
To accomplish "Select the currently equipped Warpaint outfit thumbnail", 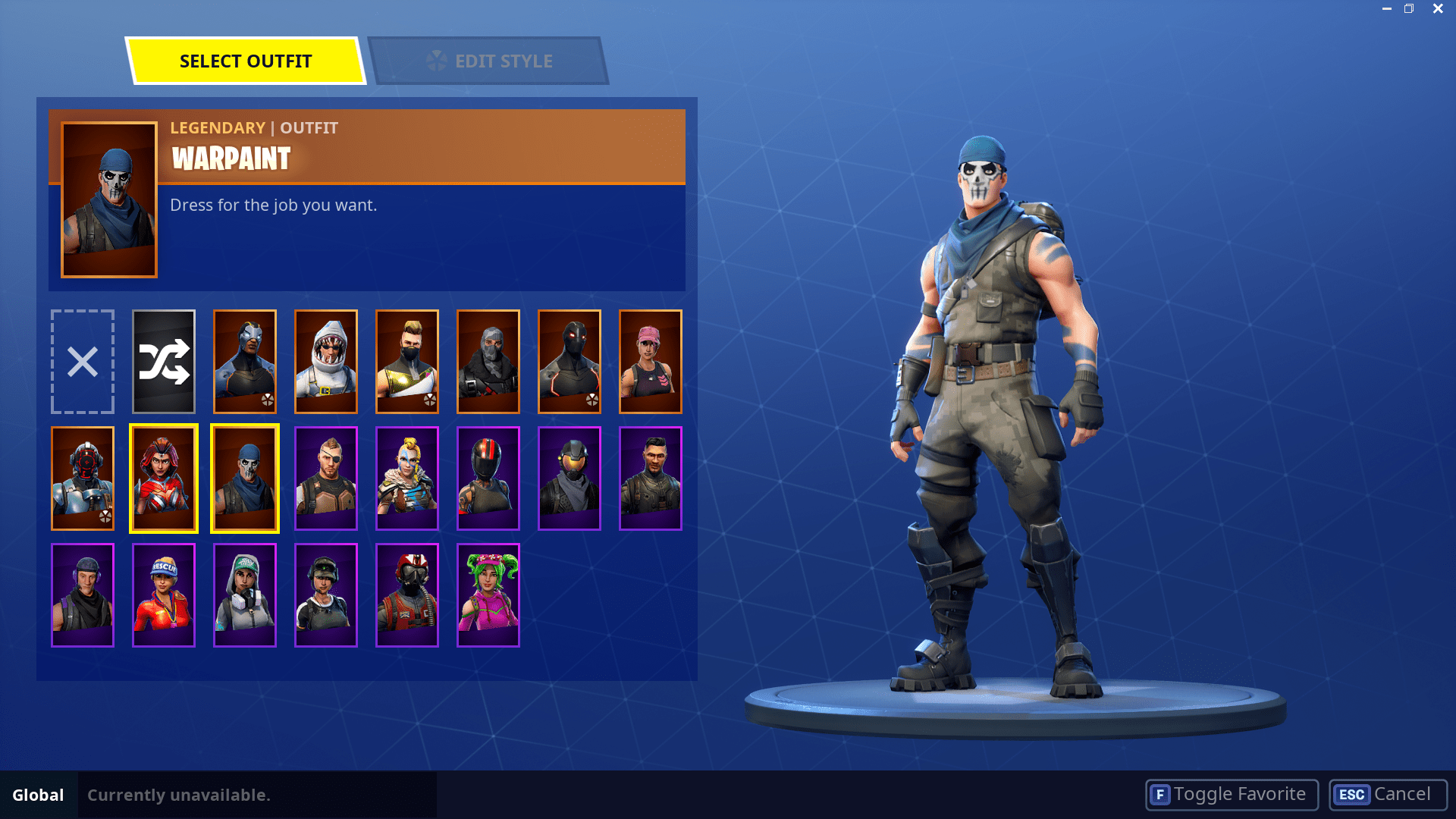I will 244,478.
